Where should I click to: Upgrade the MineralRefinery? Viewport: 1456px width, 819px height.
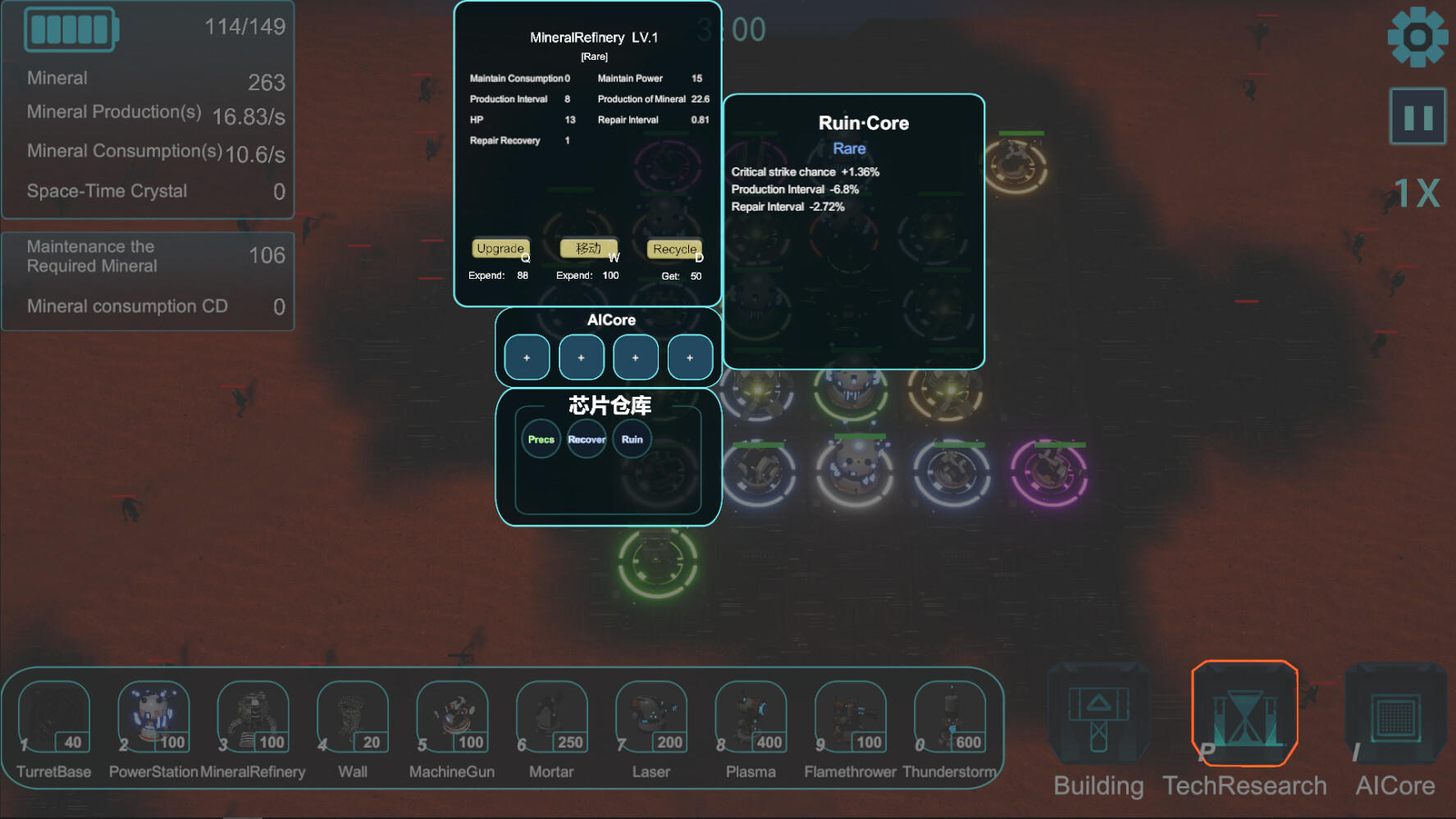[500, 248]
